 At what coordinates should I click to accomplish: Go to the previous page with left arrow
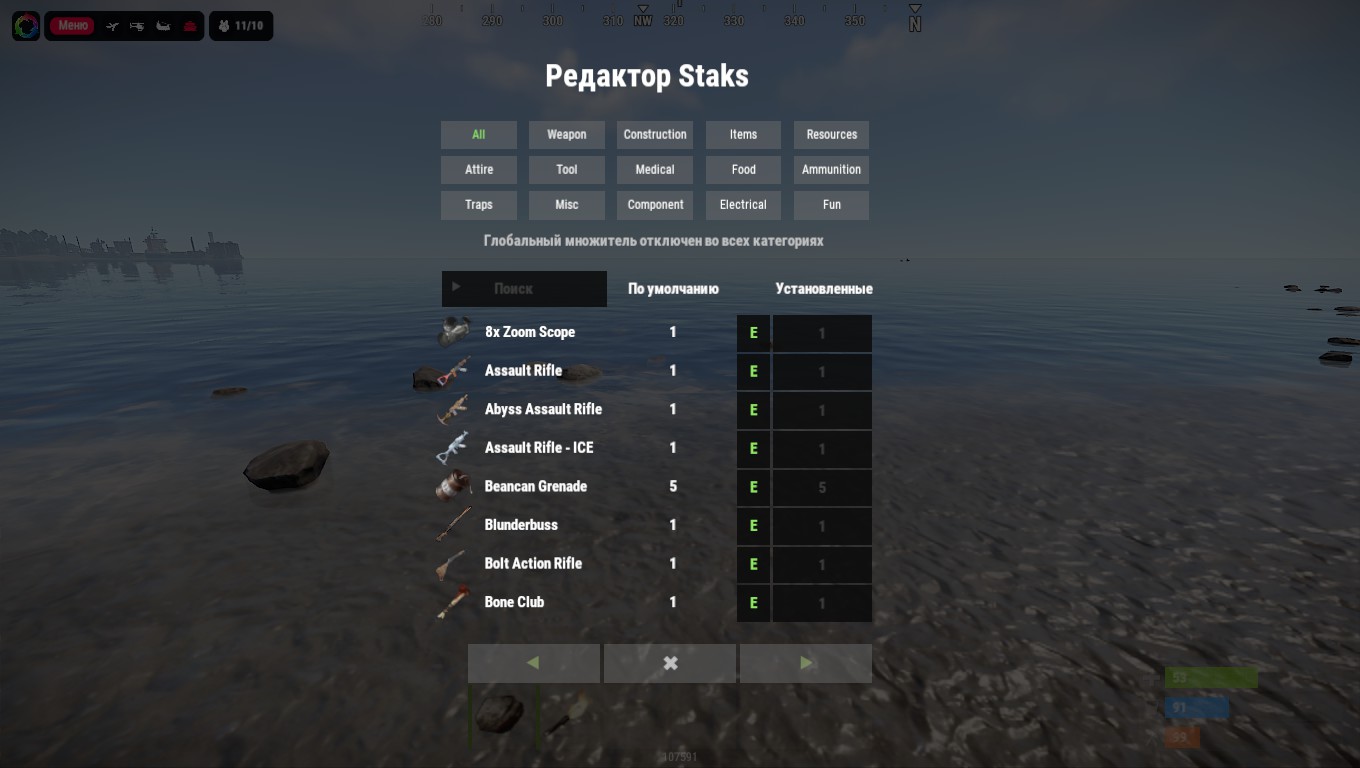coord(533,663)
